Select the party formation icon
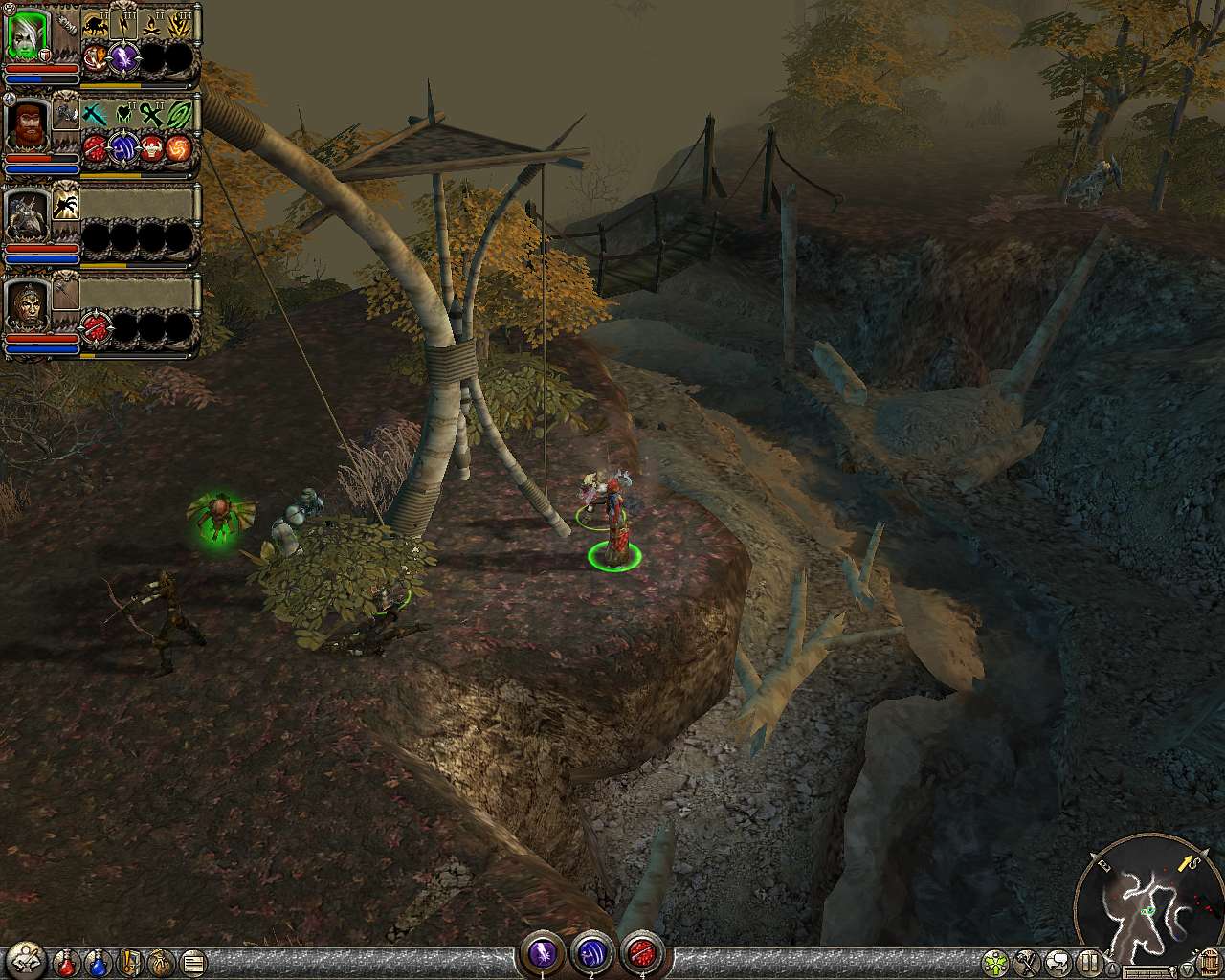The height and width of the screenshot is (980, 1225). 995,961
